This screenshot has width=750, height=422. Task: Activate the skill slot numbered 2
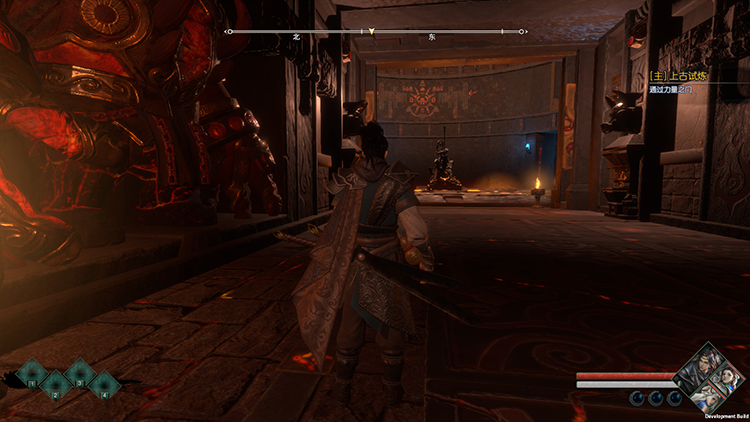[x=54, y=385]
